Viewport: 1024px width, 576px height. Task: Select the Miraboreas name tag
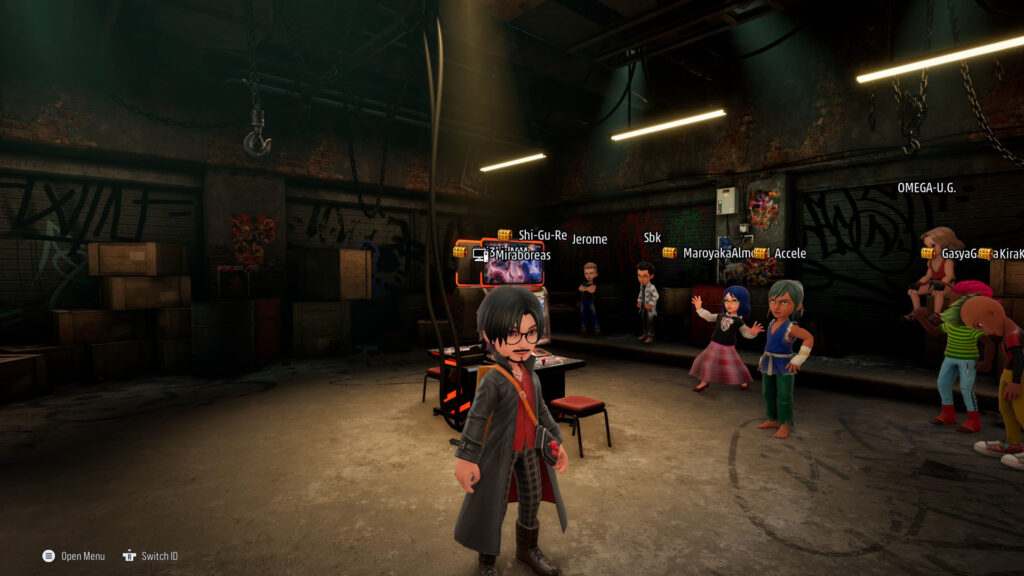tap(519, 255)
